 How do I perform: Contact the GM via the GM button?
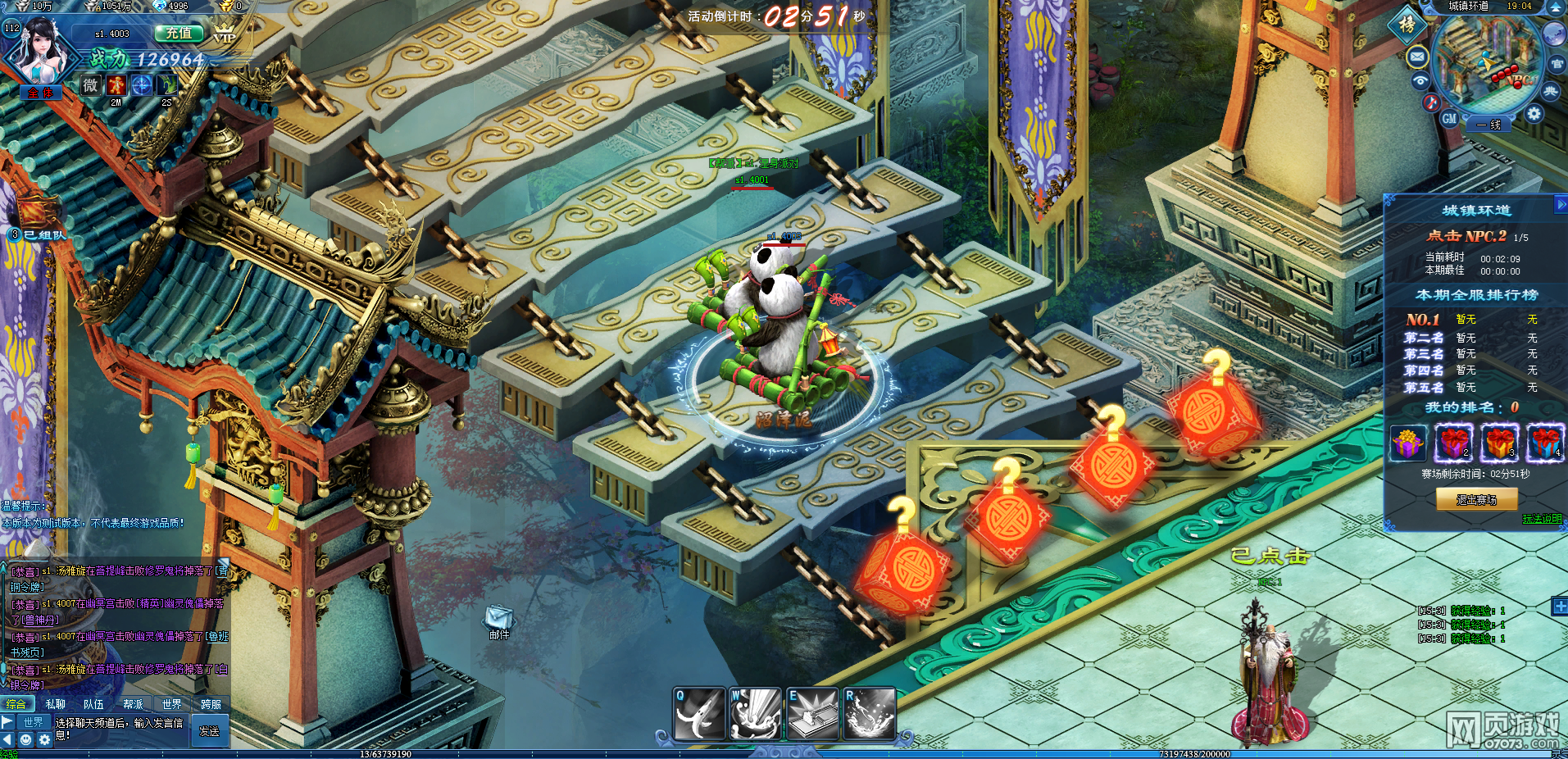(x=1449, y=118)
